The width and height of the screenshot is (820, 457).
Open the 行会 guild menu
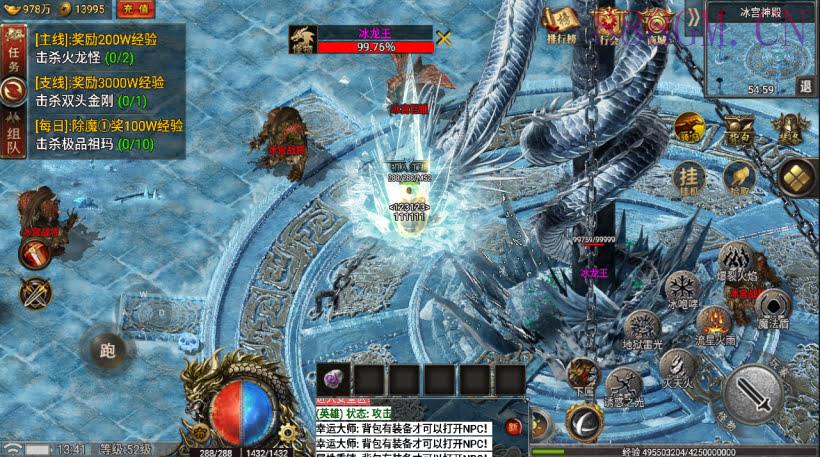[608, 25]
